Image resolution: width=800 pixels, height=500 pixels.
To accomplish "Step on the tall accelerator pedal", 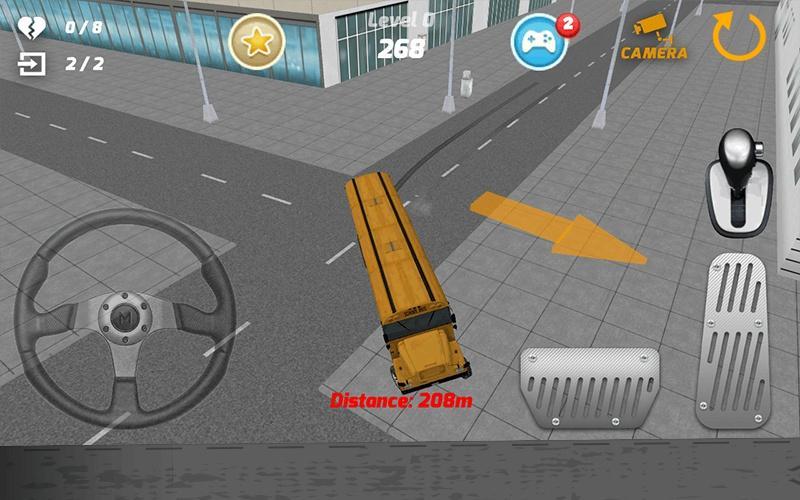I will click(735, 340).
